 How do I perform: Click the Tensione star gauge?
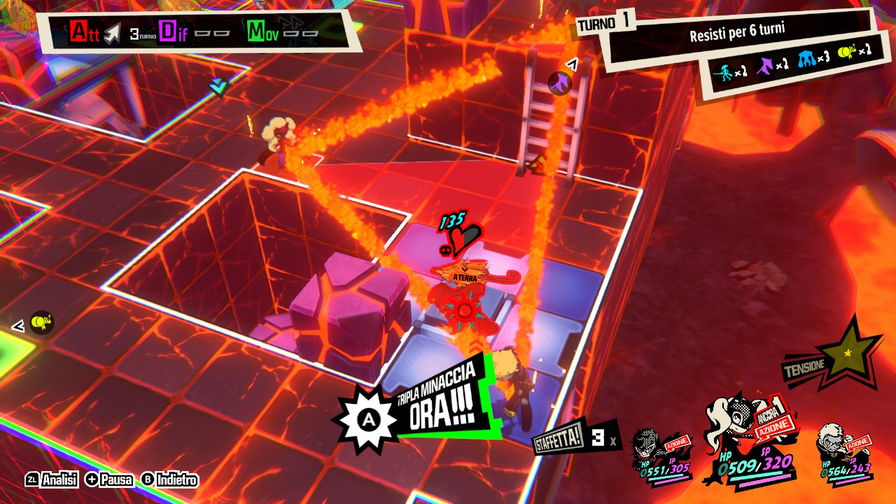pyautogui.click(x=848, y=352)
